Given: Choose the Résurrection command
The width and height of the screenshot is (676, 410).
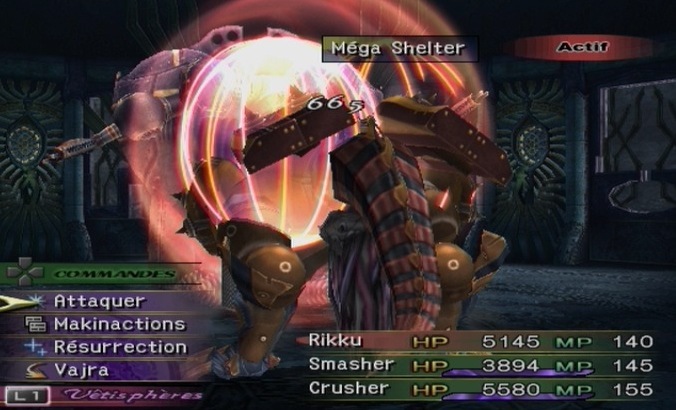Looking at the screenshot, I should tap(119, 347).
